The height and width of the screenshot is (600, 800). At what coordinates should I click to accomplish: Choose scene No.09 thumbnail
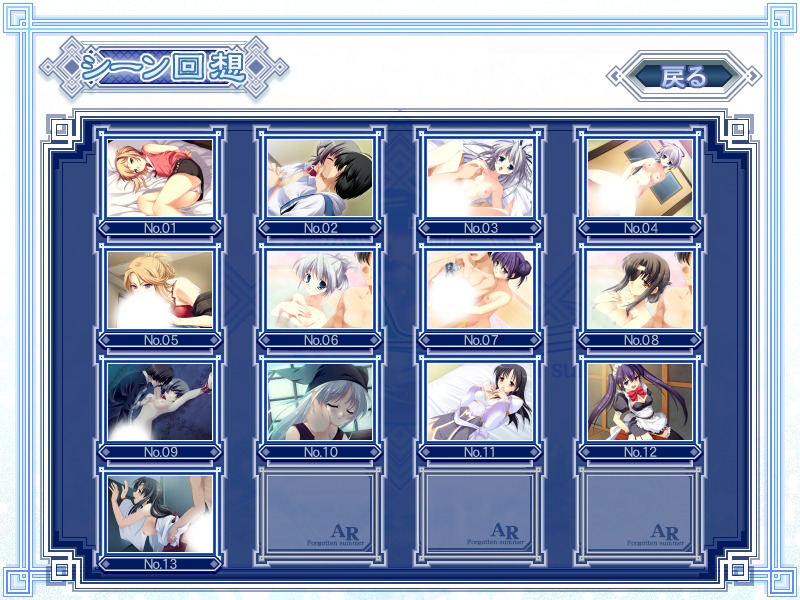point(160,402)
